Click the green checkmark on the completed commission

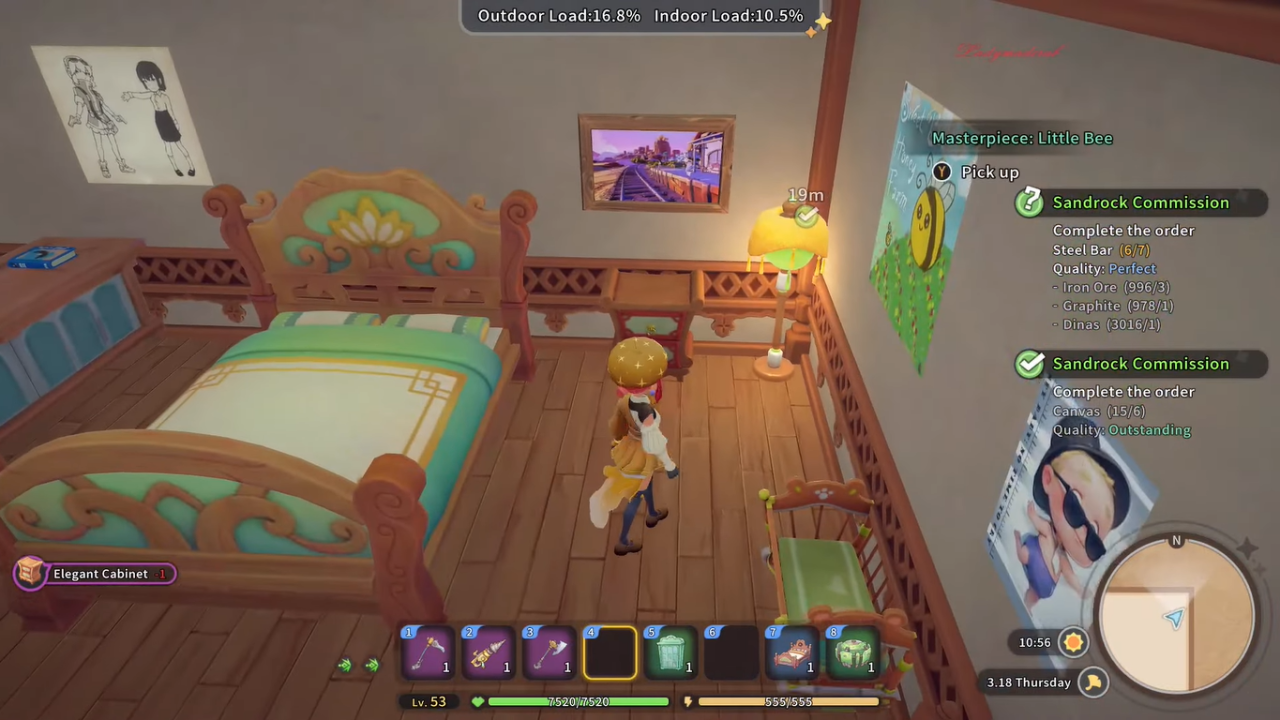point(1030,363)
